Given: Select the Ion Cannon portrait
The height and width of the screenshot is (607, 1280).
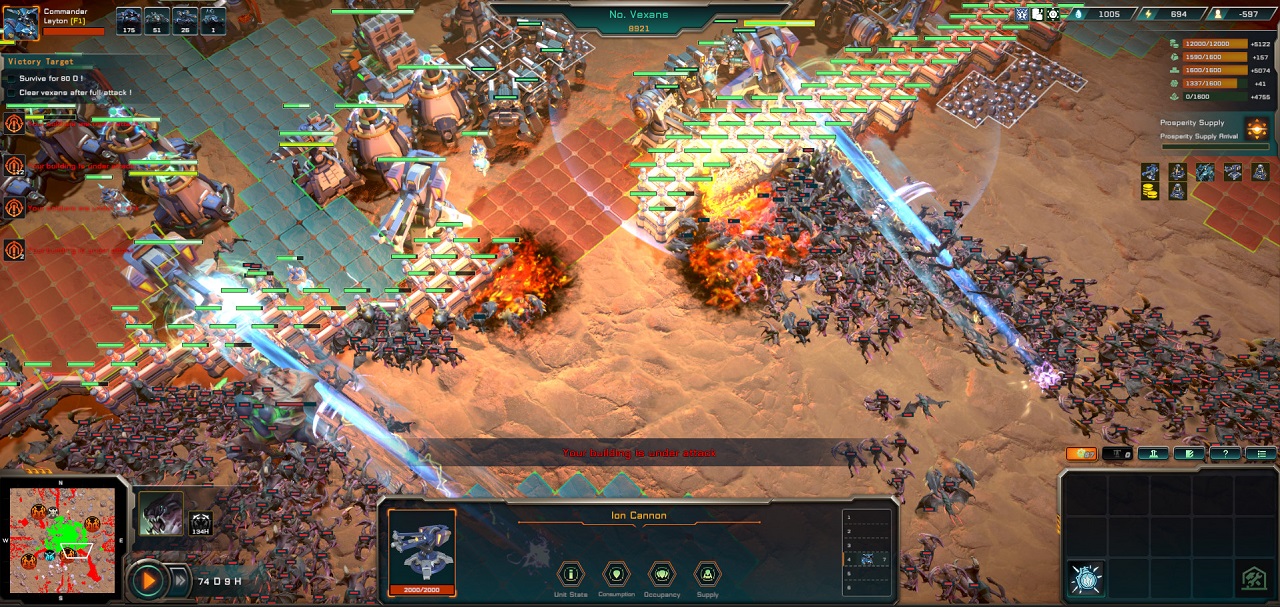Looking at the screenshot, I should [422, 546].
